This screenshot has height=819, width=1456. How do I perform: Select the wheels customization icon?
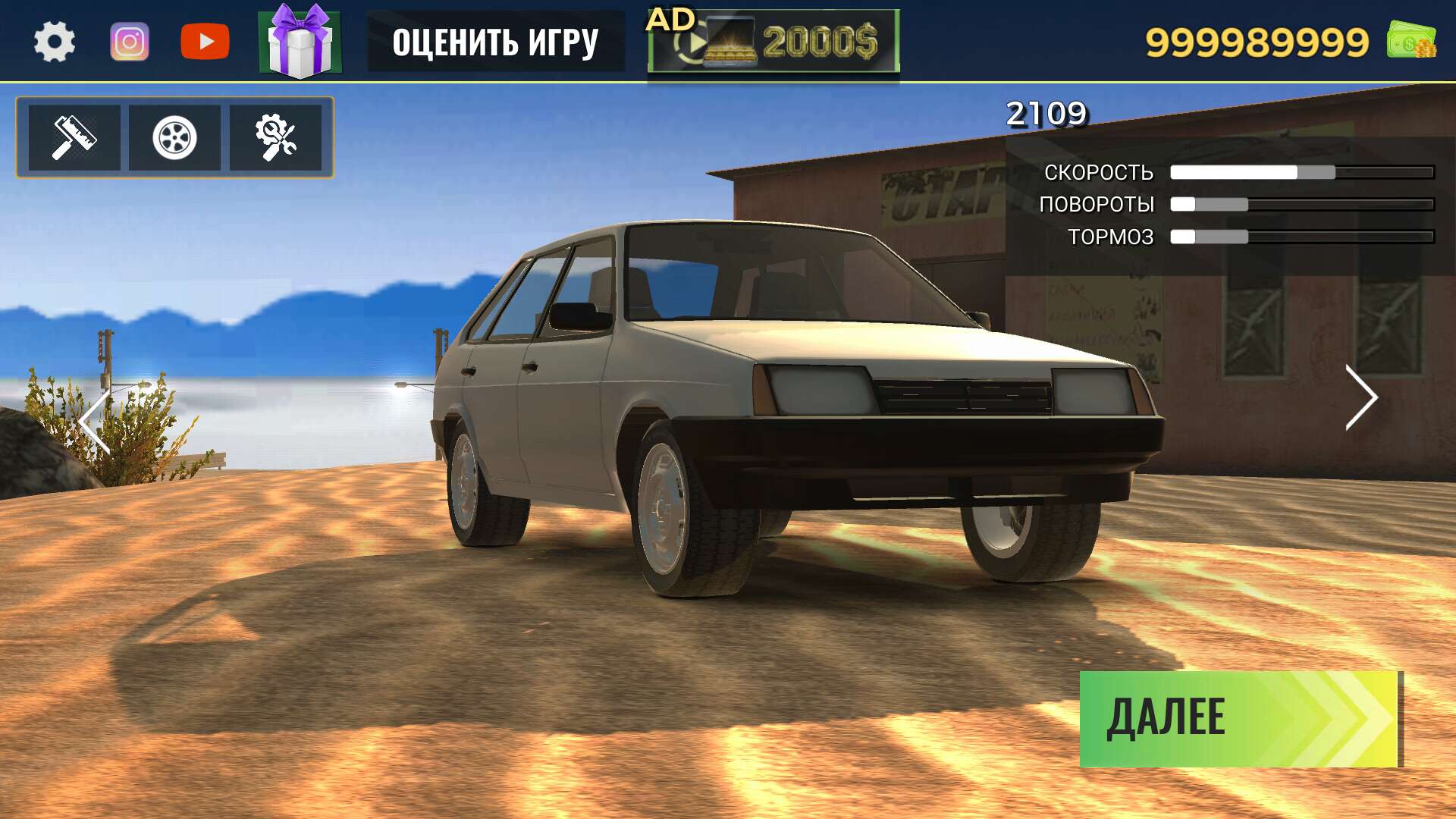click(x=176, y=137)
